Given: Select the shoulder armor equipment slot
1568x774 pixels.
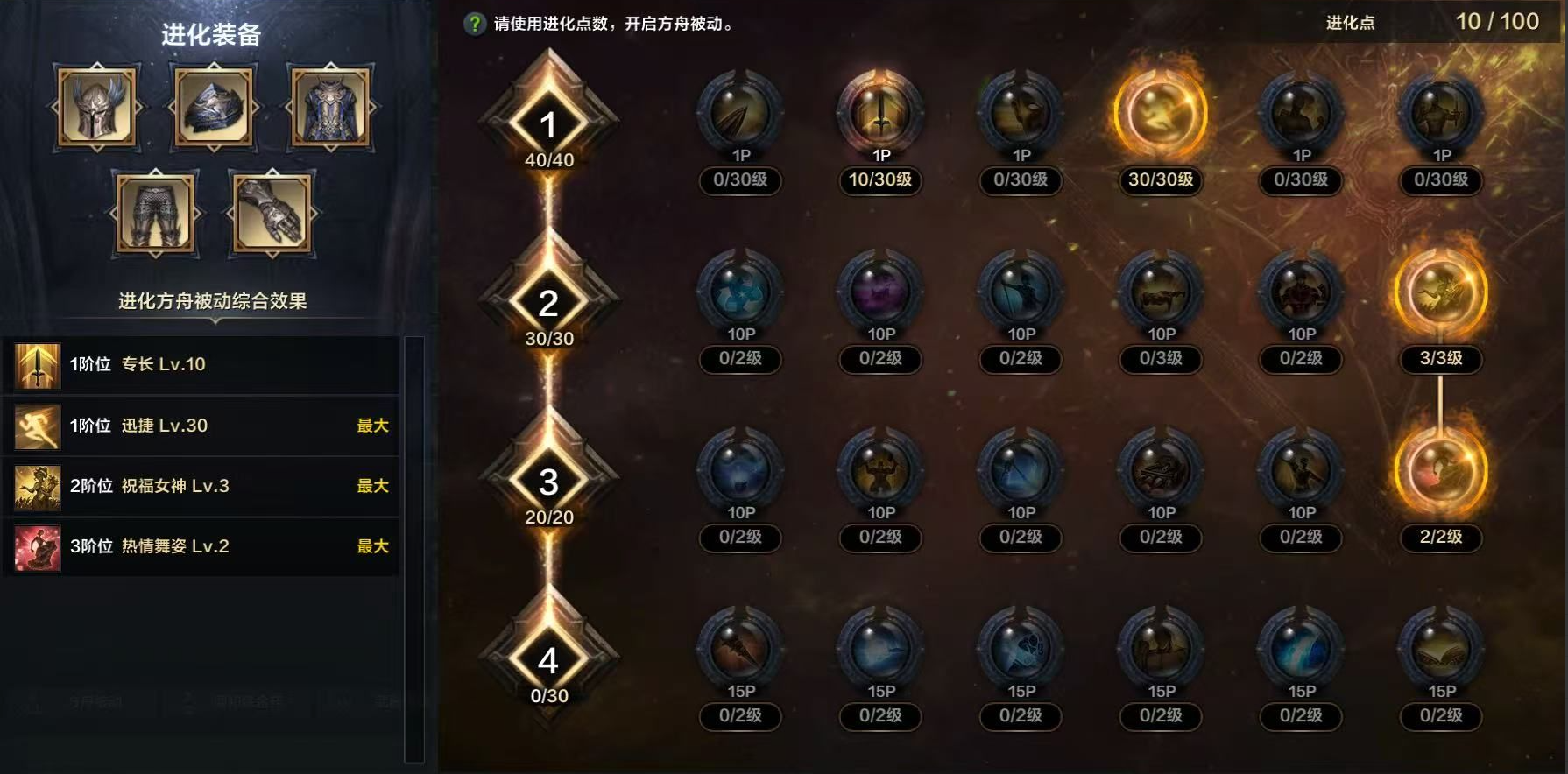Looking at the screenshot, I should [x=212, y=107].
